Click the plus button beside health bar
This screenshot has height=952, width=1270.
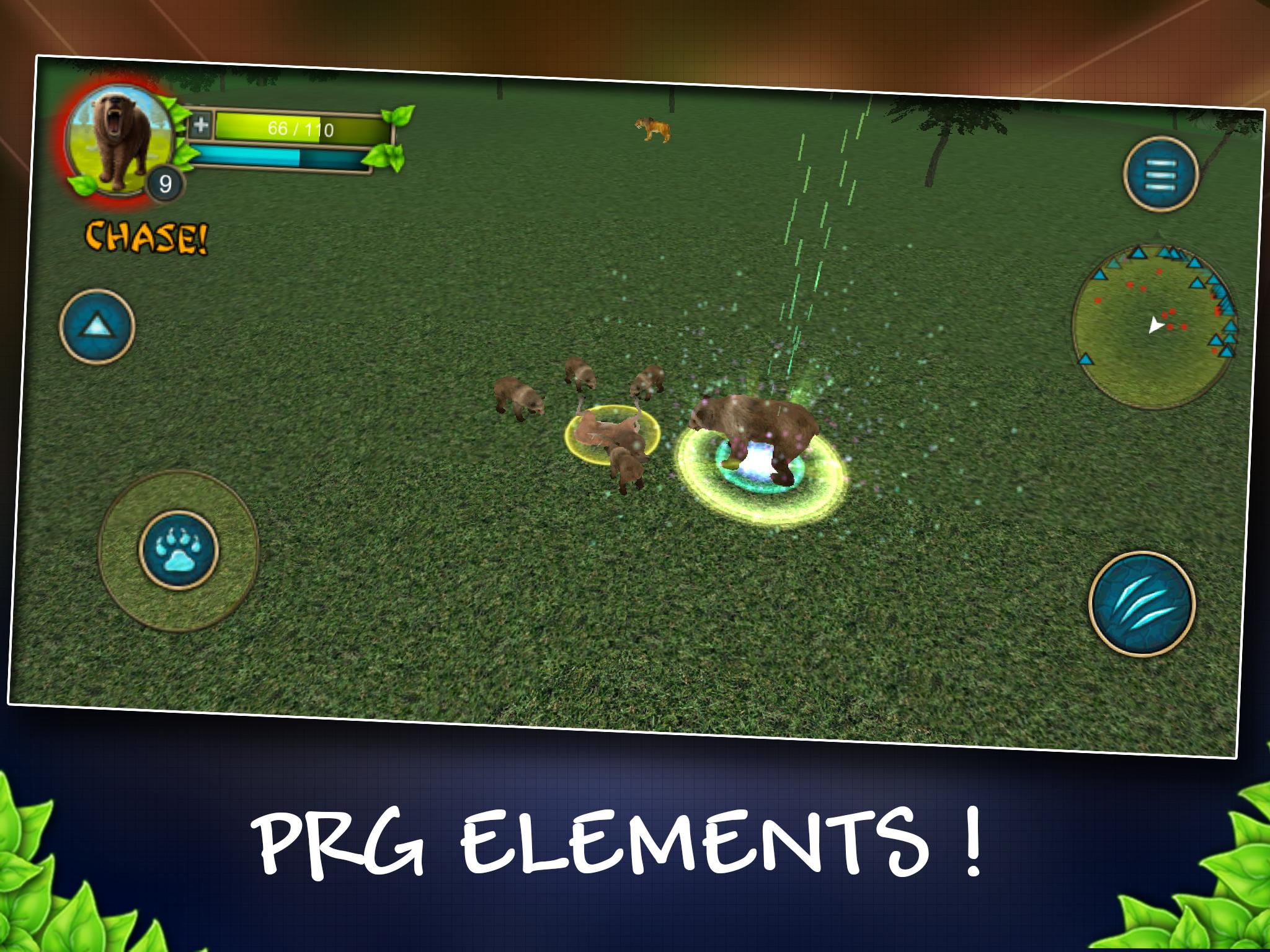coord(200,126)
